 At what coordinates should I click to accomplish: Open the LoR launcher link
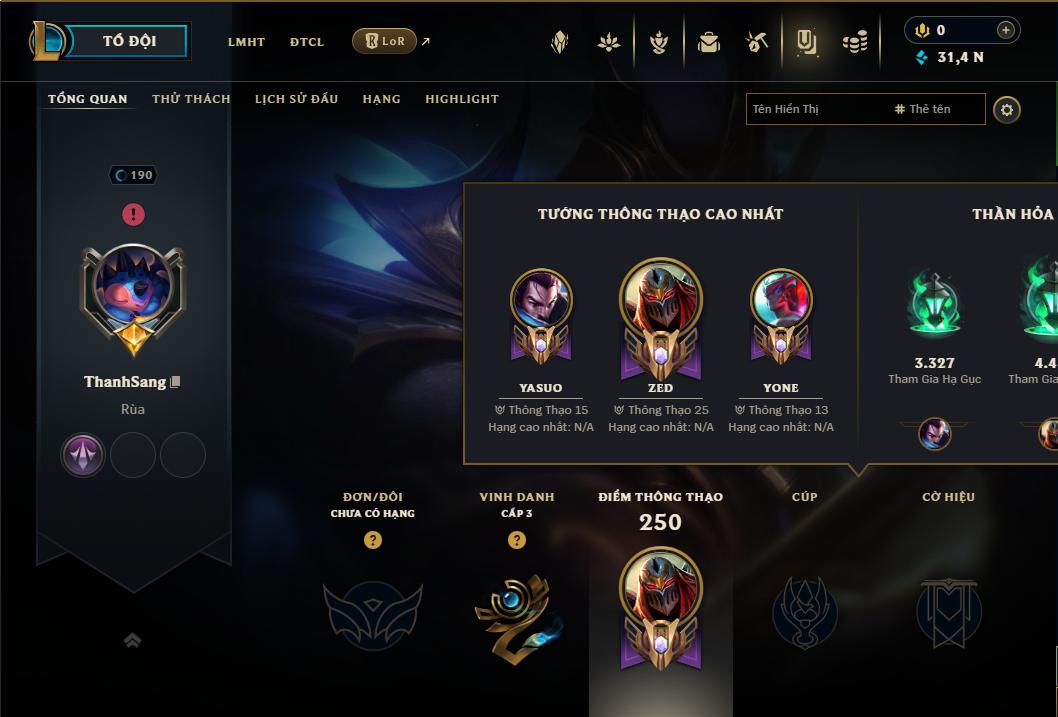[x=385, y=41]
